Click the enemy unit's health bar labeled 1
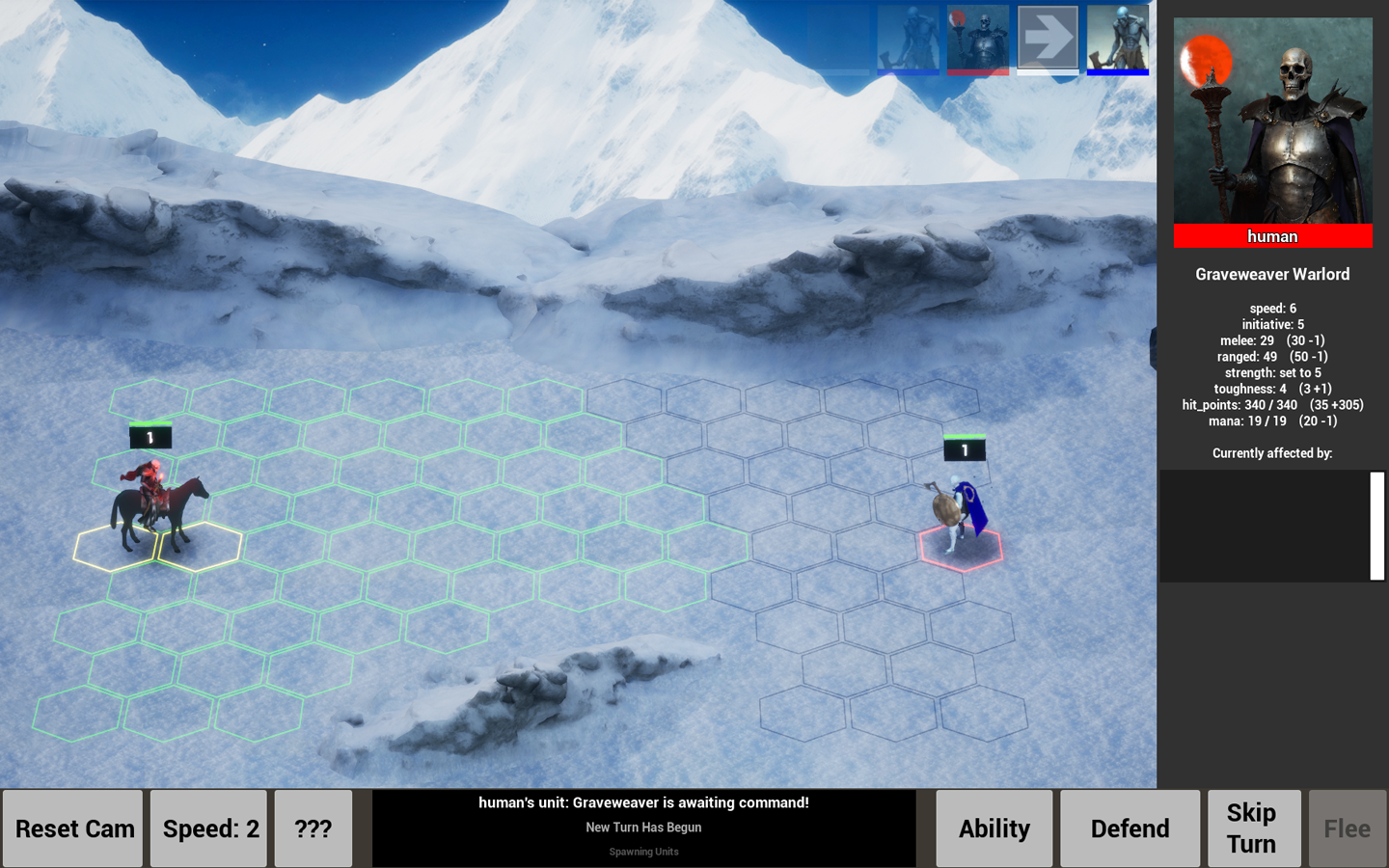The height and width of the screenshot is (868, 1389). pos(965,448)
